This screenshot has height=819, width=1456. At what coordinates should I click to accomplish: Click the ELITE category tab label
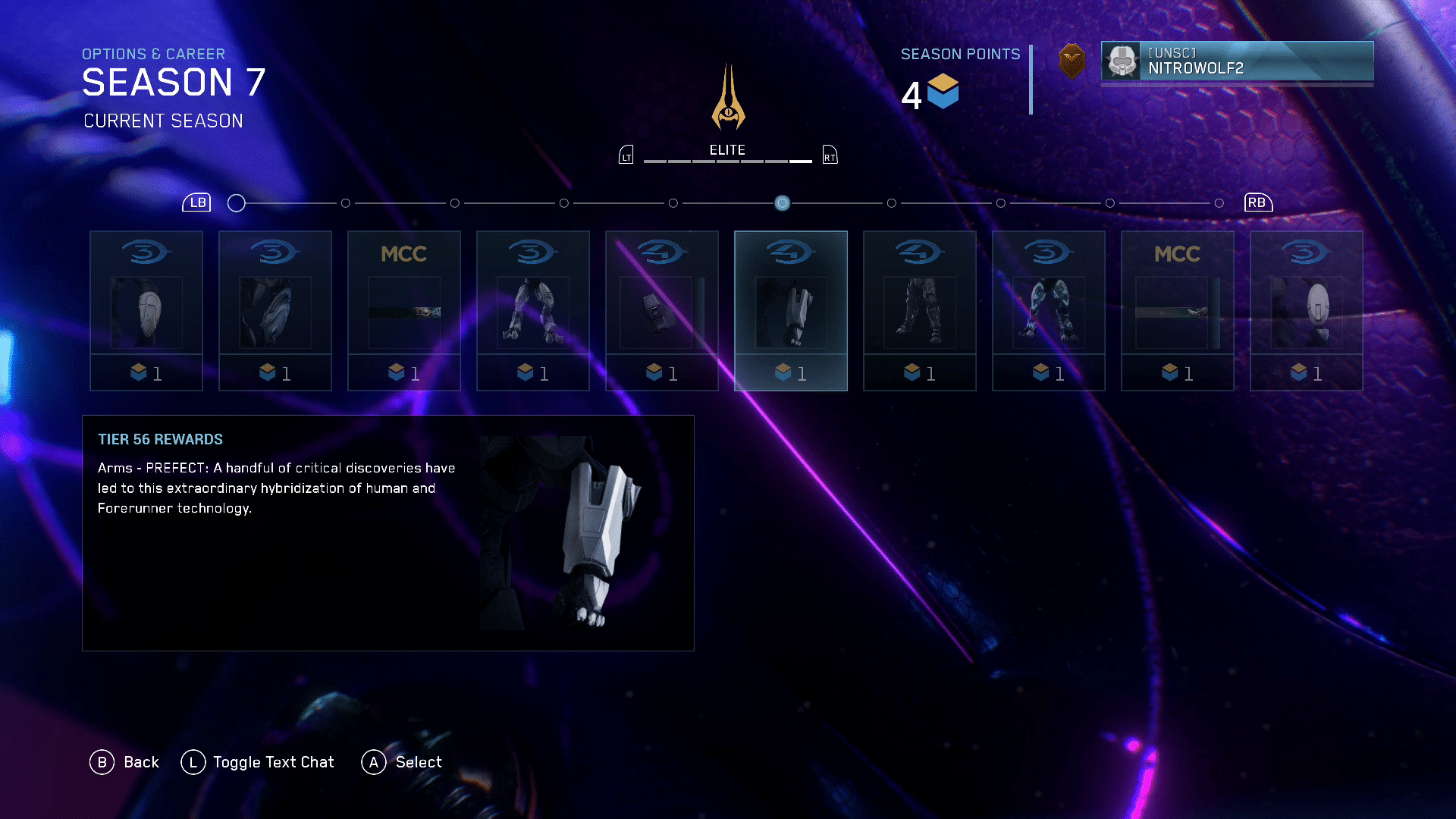727,150
